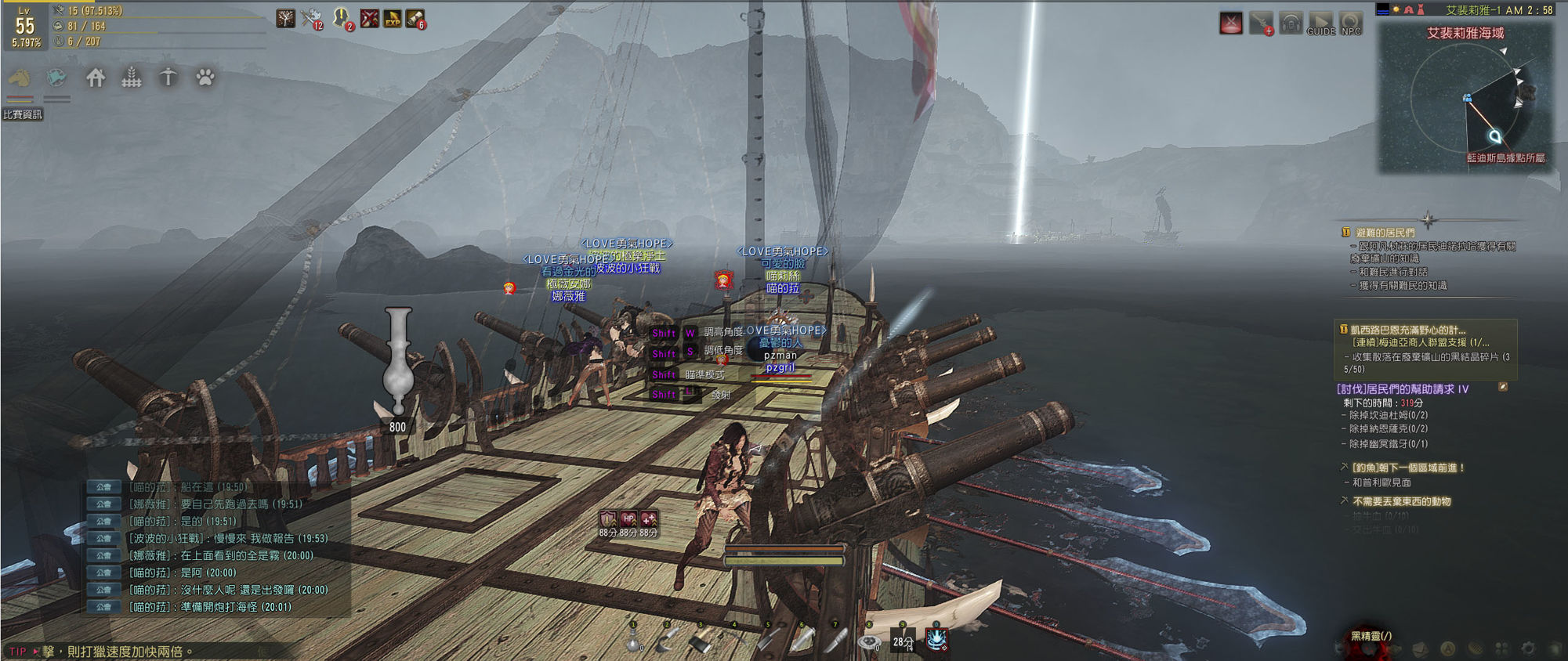Click the 艾裴莉雅海域 minimap
The width and height of the screenshot is (1568, 661).
click(x=1465, y=98)
